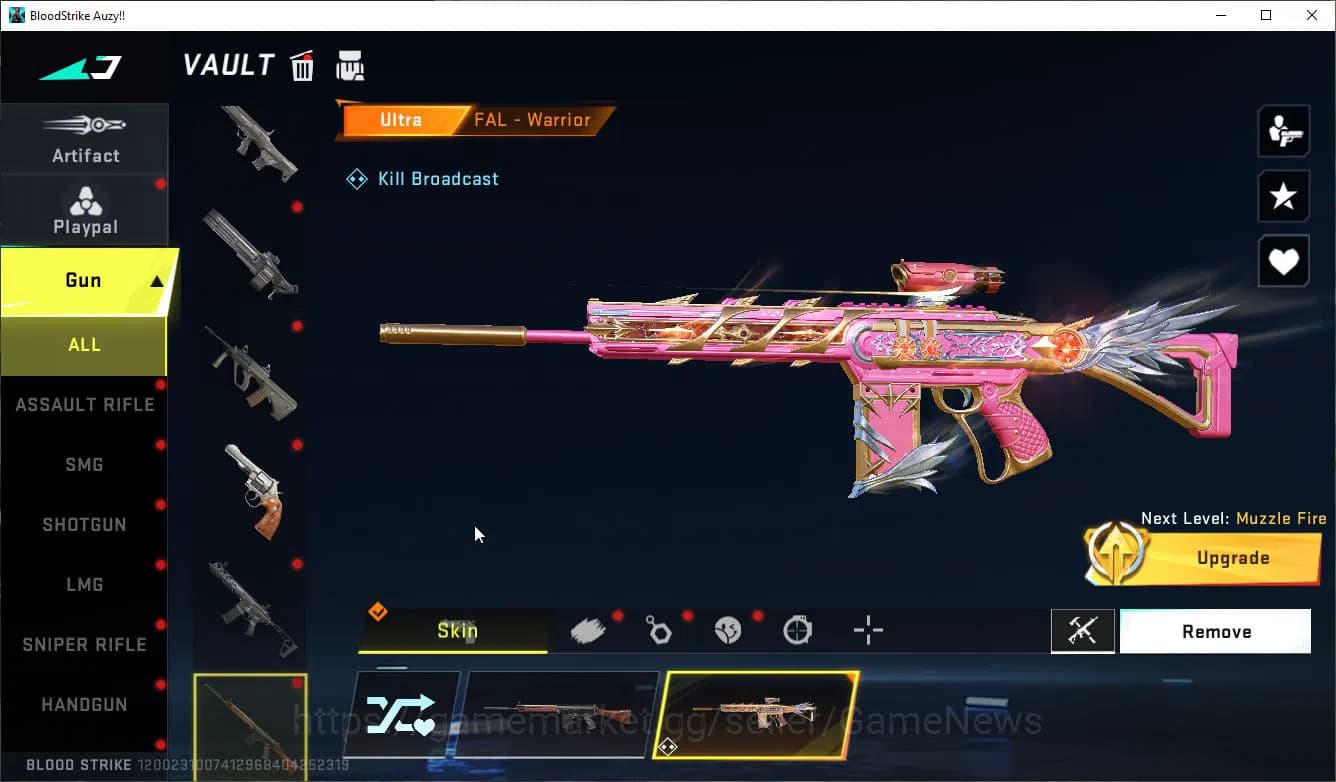
Task: Favorite the weapon with the heart icon
Action: tap(1283, 261)
